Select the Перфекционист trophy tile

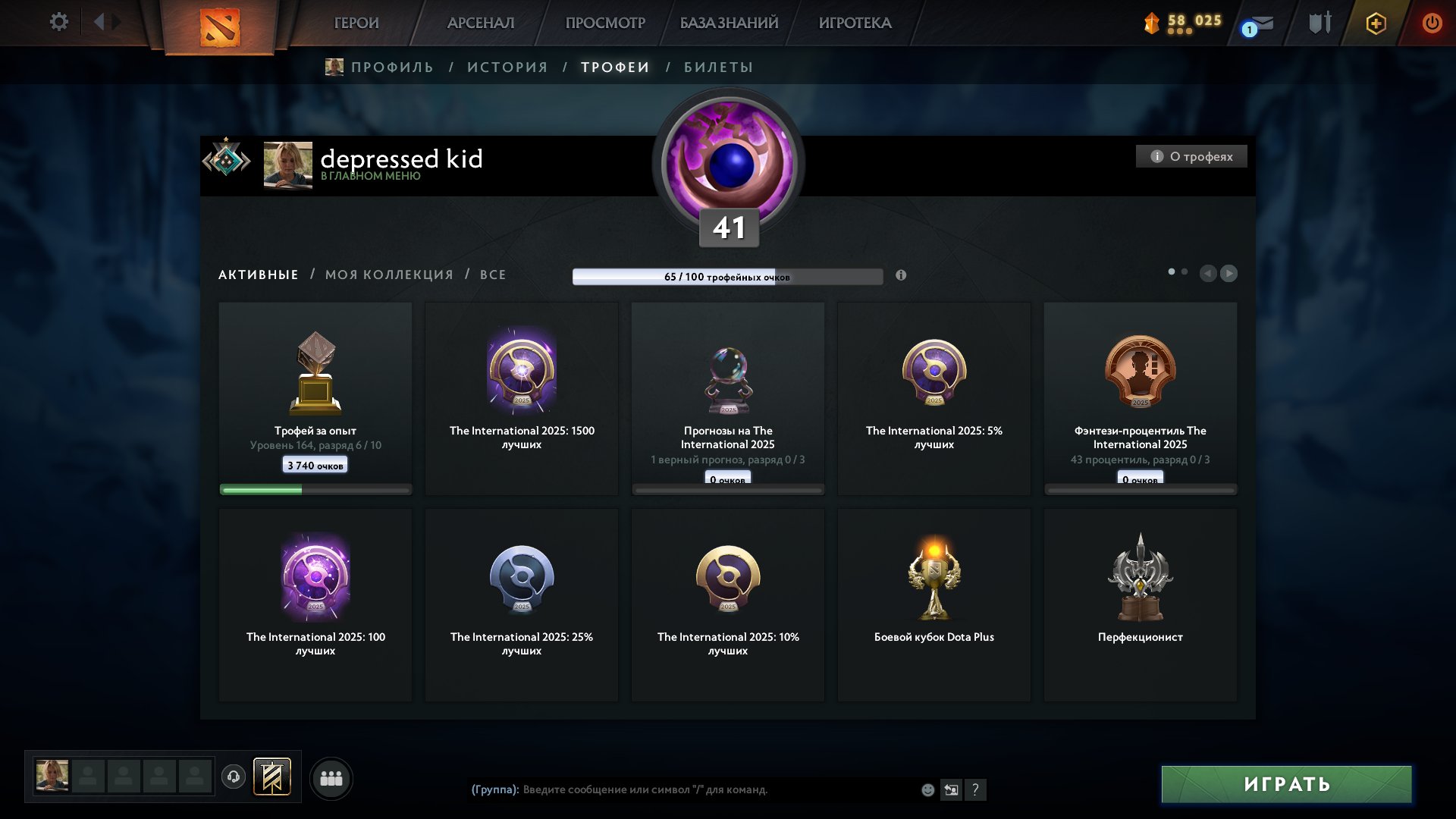tap(1140, 604)
